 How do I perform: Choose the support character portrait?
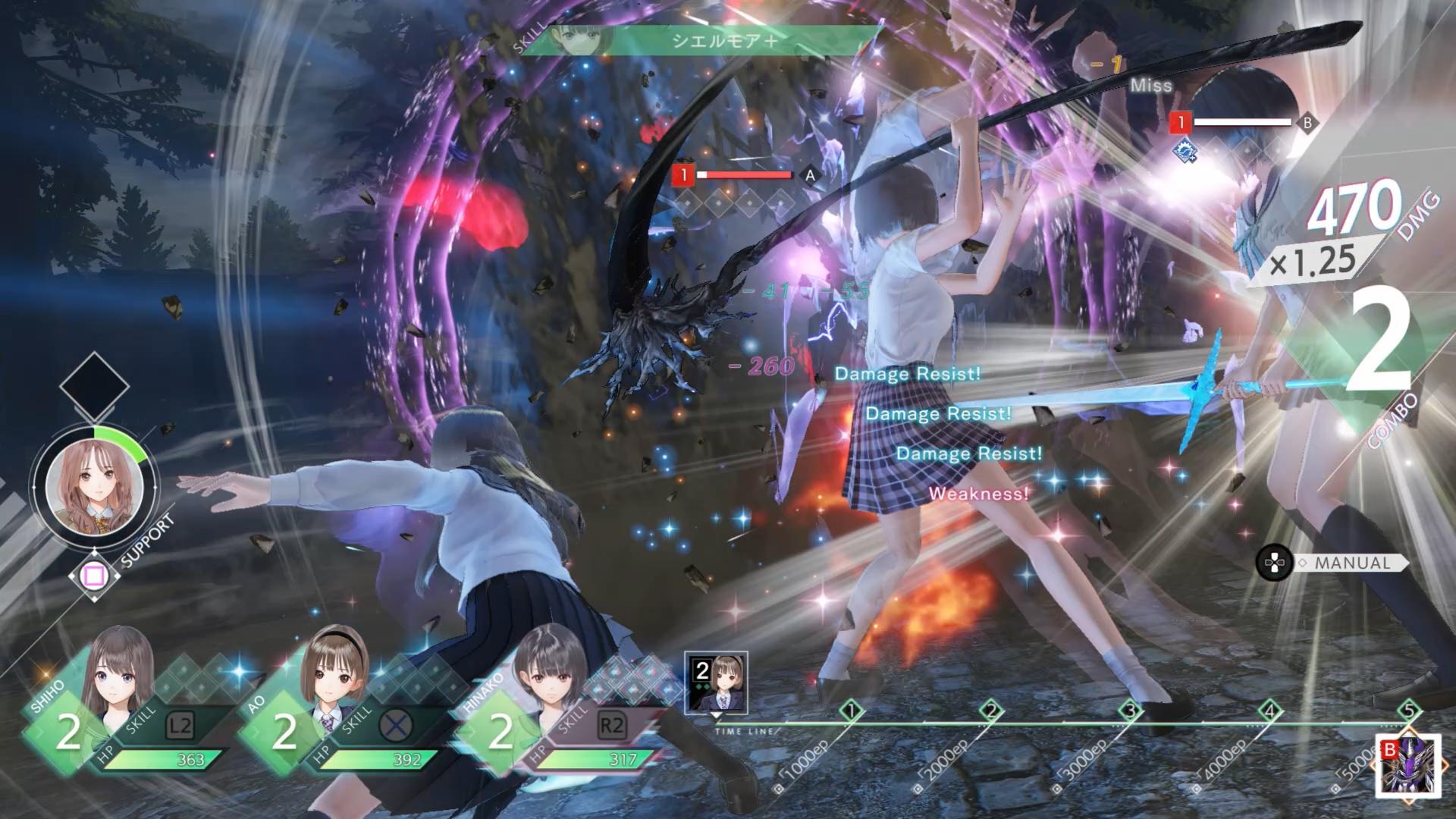point(94,483)
